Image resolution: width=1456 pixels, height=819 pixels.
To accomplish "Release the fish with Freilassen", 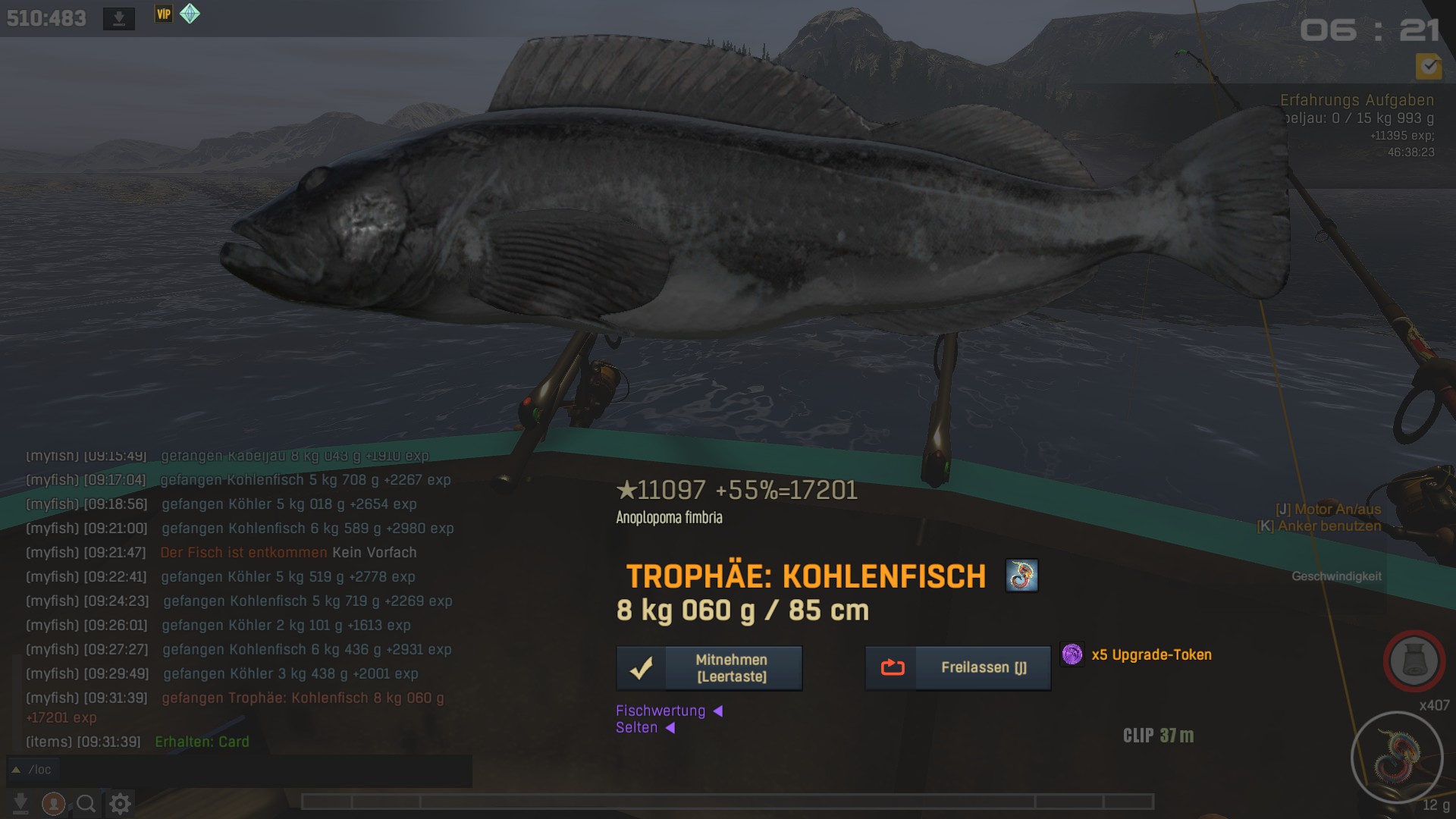I will pos(958,668).
